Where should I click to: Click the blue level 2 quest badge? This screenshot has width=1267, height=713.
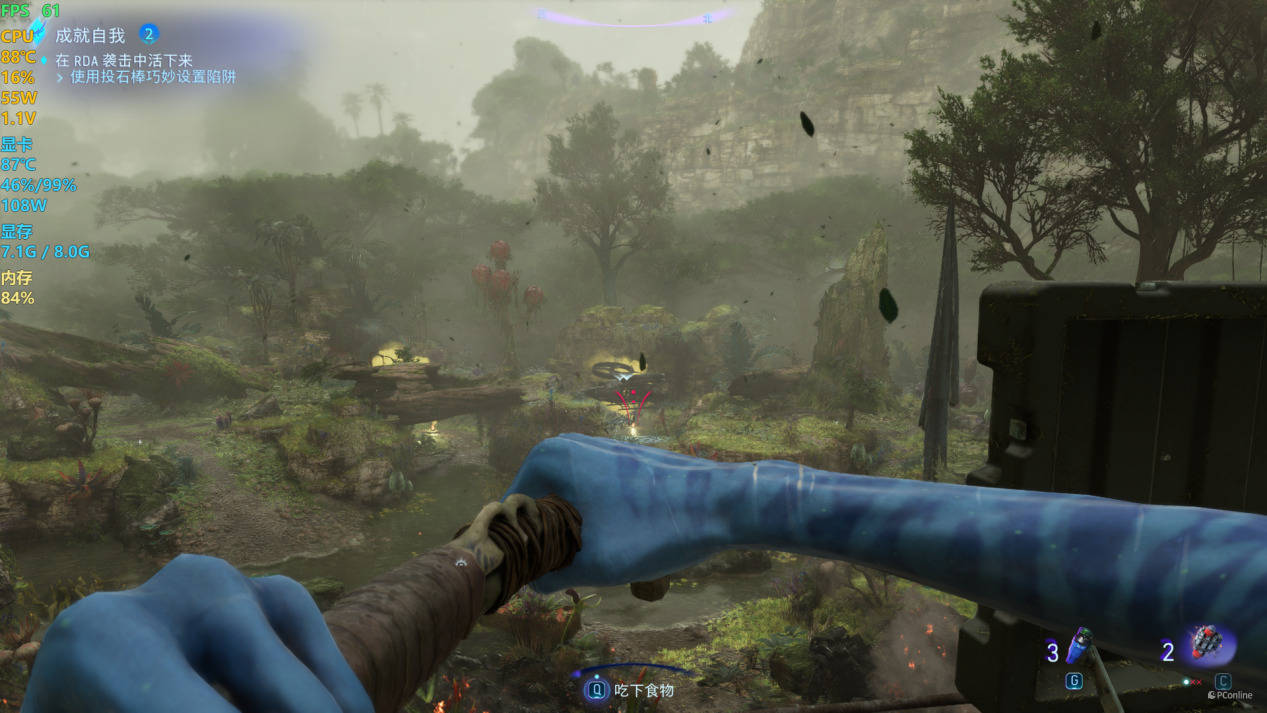point(149,34)
